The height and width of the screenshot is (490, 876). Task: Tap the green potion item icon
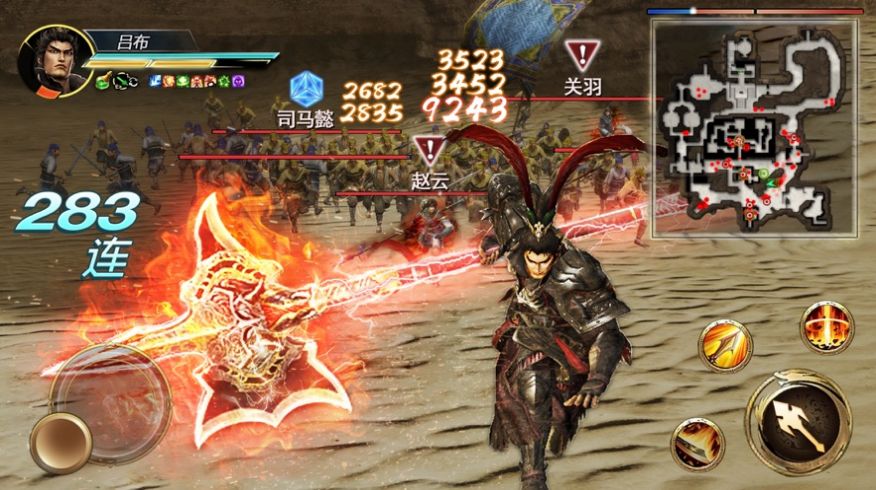click(103, 80)
